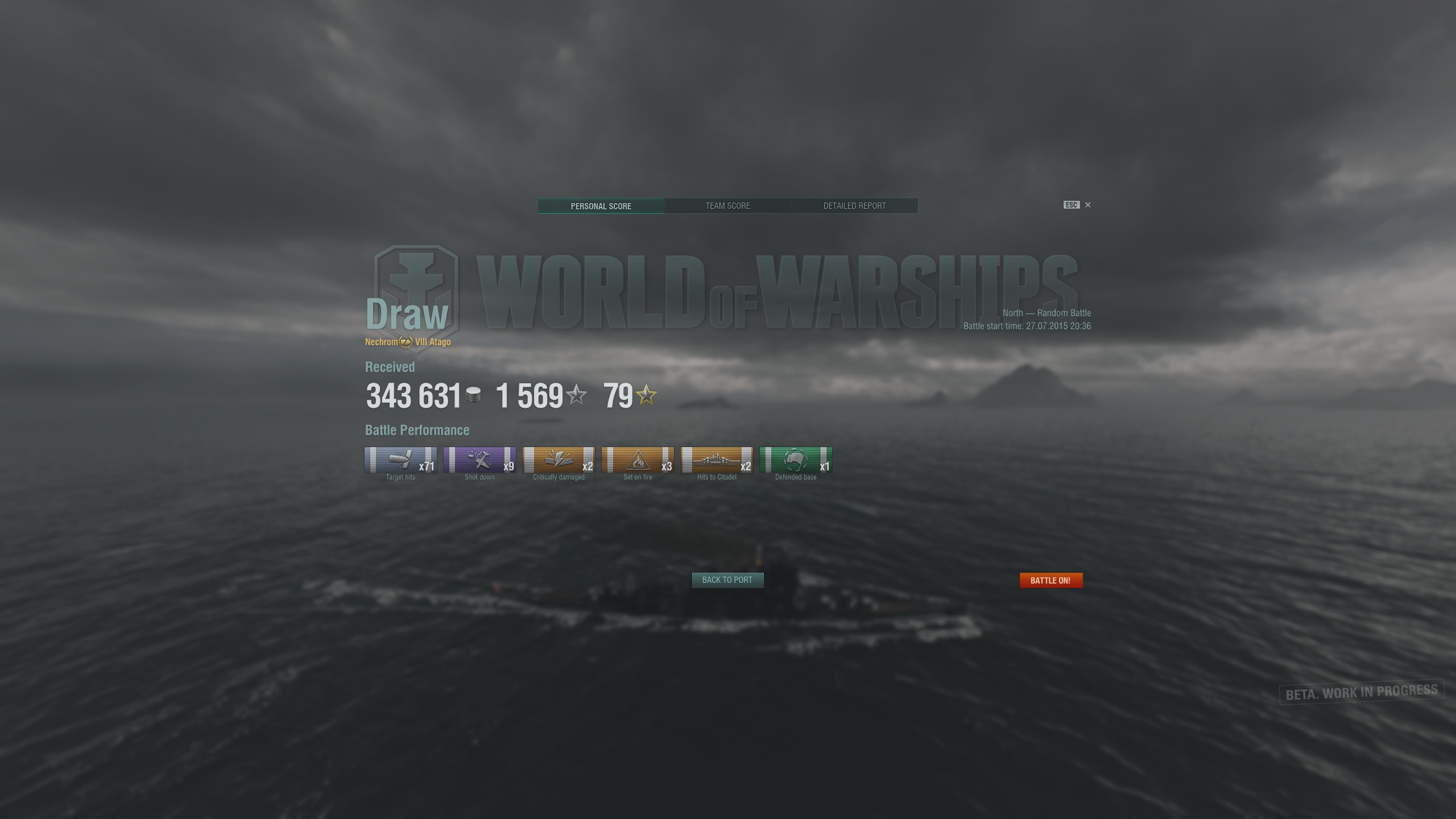
Task: Close the results screen with the X
Action: [1088, 205]
